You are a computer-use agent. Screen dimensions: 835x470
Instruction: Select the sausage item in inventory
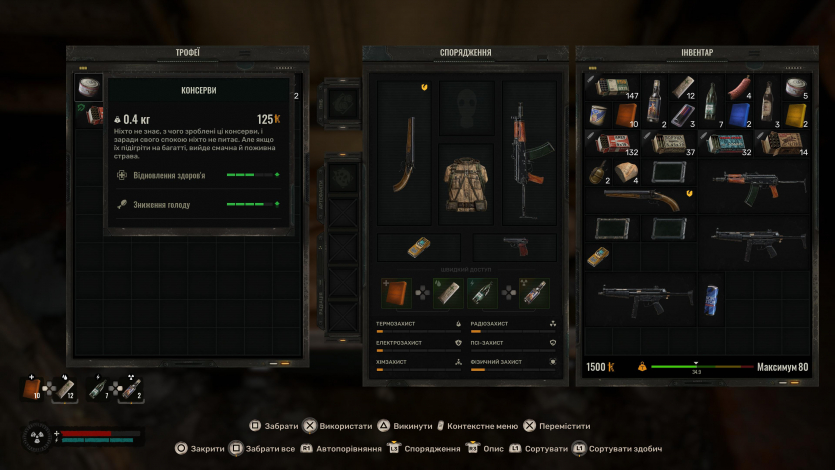(x=738, y=88)
